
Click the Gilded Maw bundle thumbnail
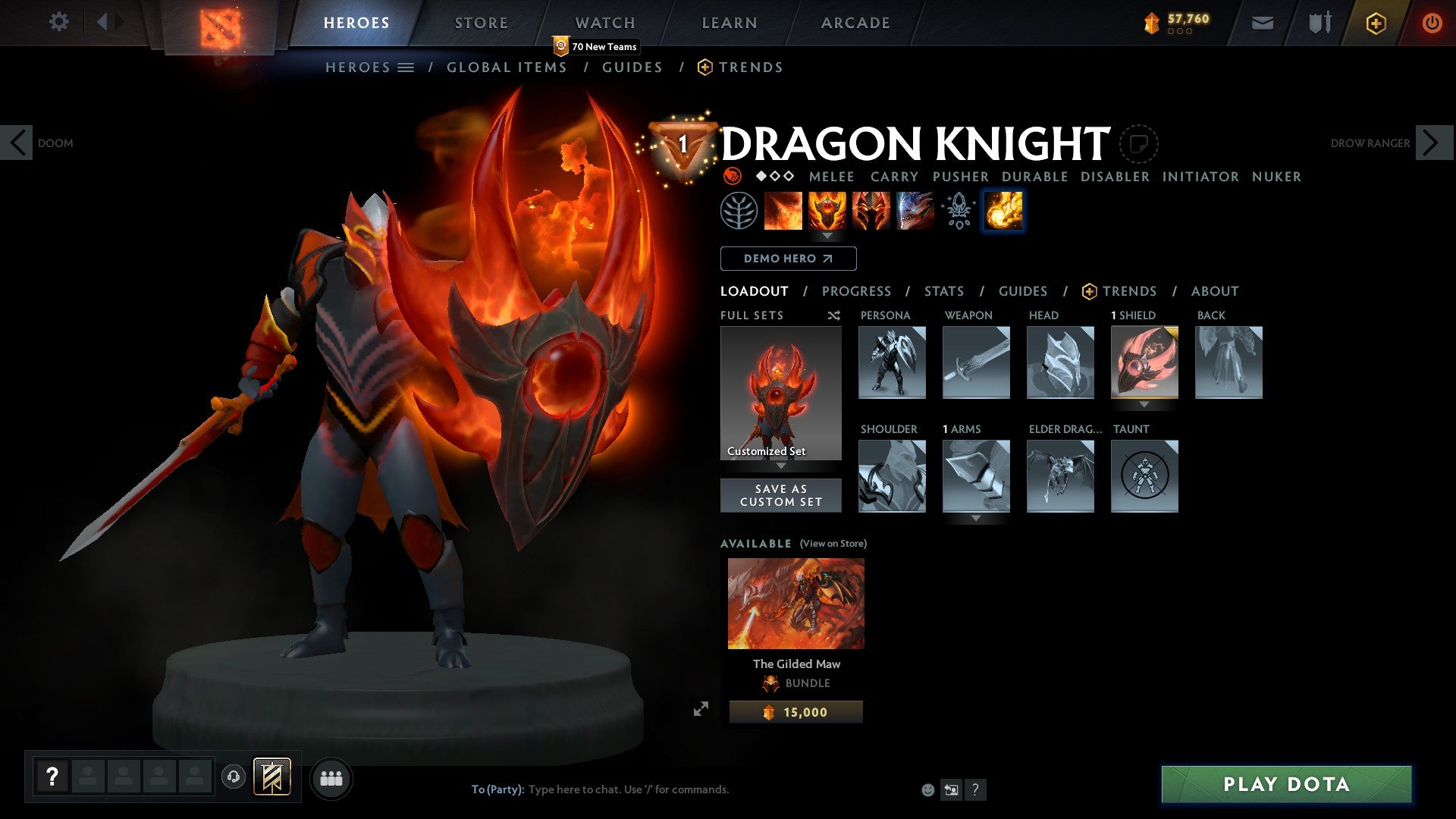[795, 602]
